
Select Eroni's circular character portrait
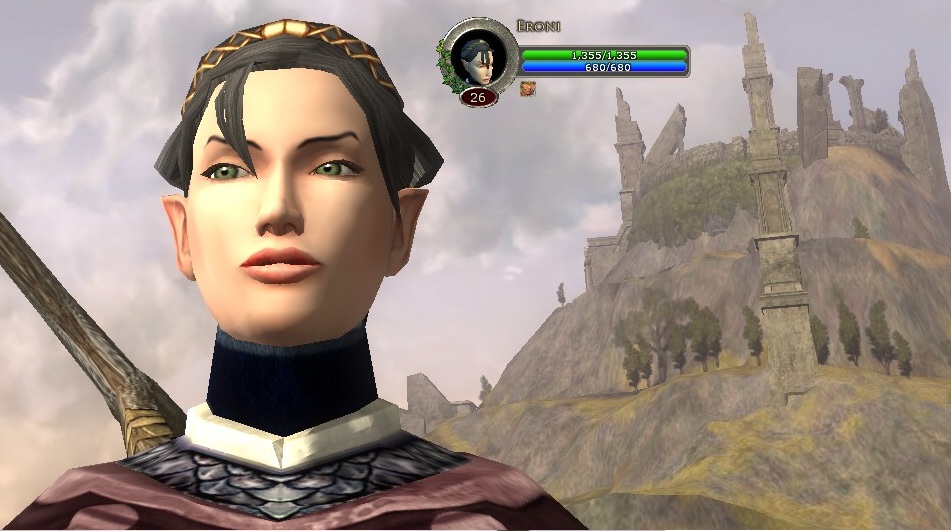tap(479, 57)
